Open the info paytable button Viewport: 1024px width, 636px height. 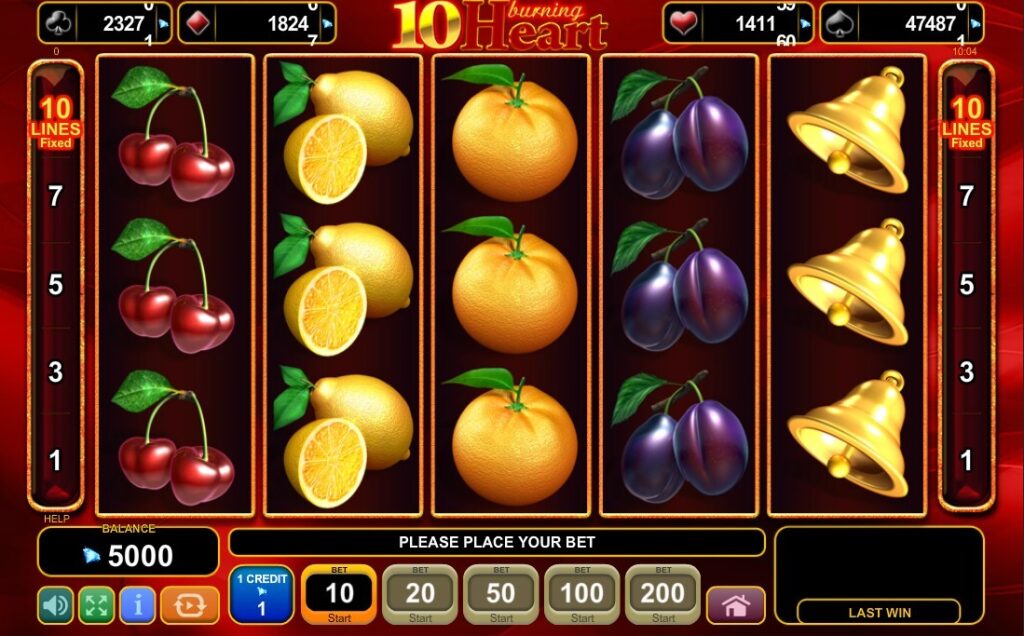point(137,605)
